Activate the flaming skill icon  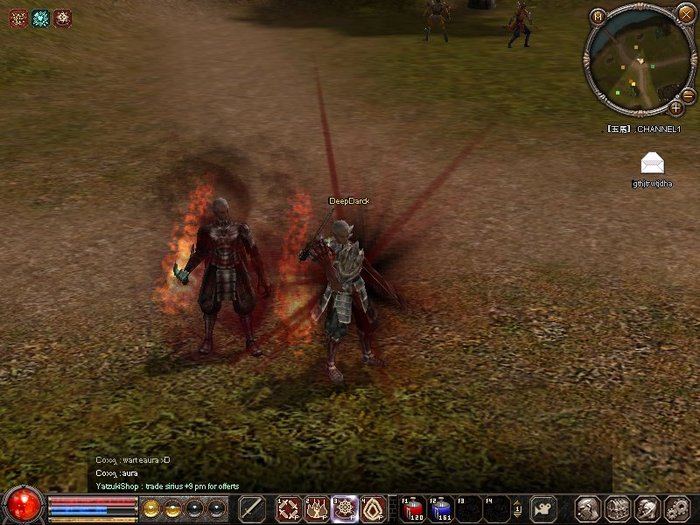coord(317,507)
